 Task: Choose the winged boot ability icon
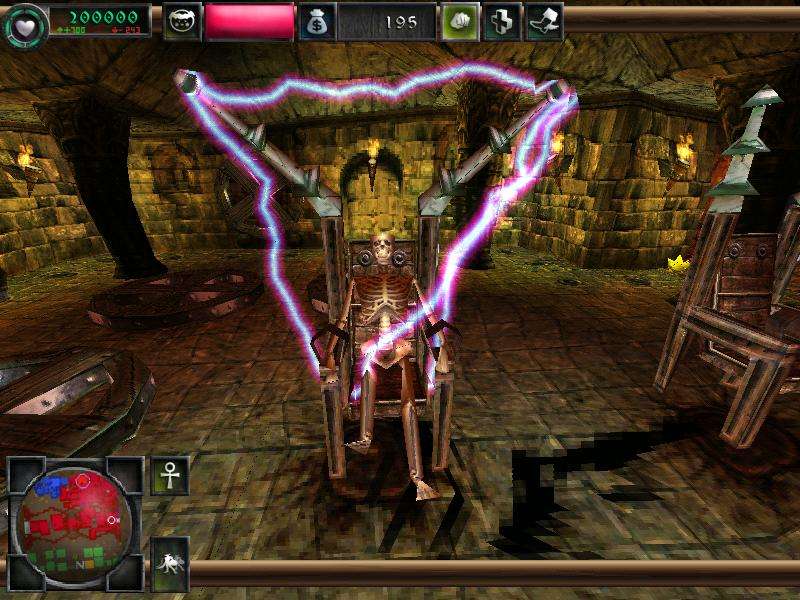coord(543,21)
